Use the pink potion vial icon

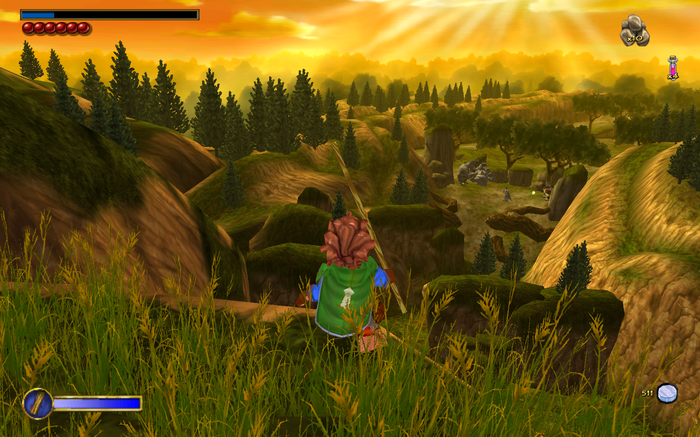coord(673,68)
